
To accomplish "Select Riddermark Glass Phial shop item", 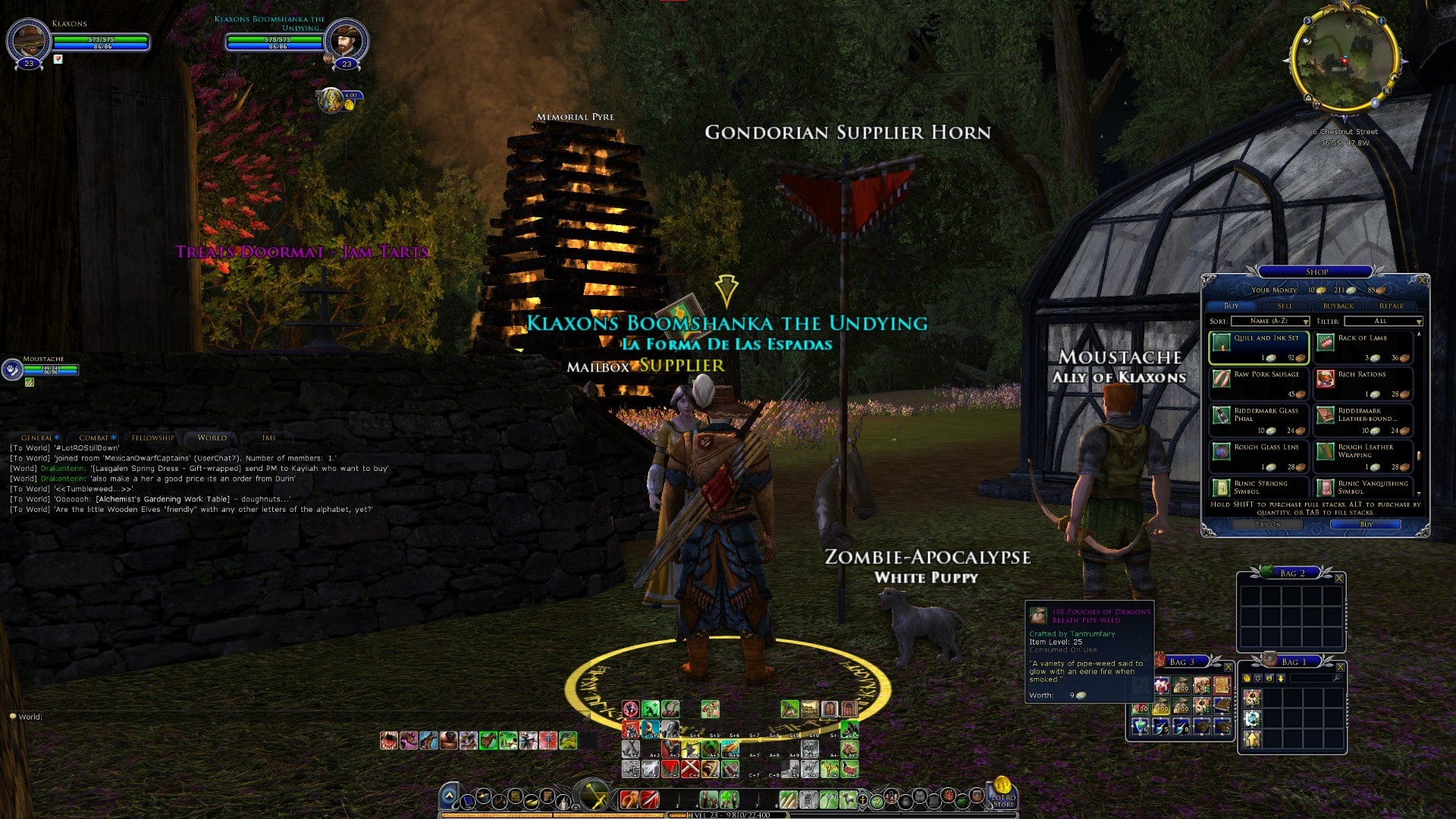I will (x=1259, y=420).
